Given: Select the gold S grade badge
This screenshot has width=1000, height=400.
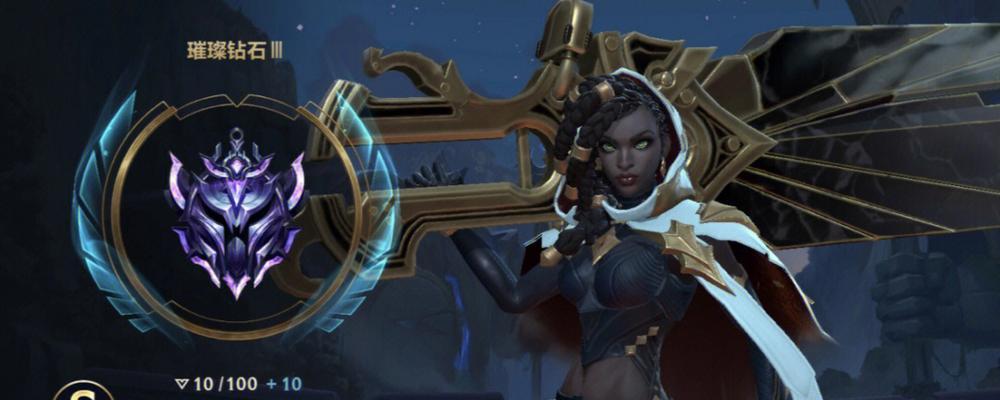Looking at the screenshot, I should 74,391.
